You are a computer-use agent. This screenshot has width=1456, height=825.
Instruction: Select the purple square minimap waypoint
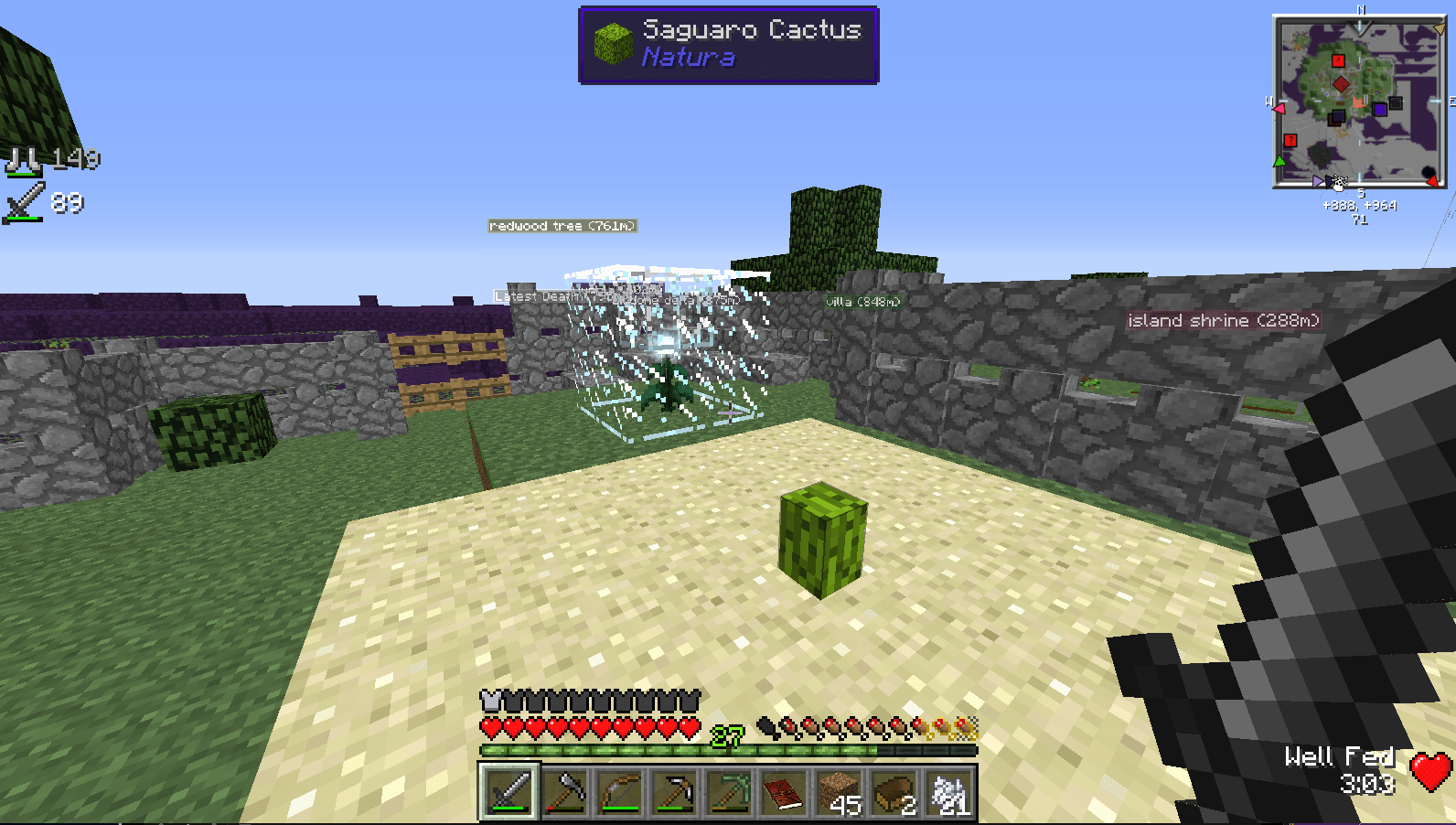coord(1379,110)
